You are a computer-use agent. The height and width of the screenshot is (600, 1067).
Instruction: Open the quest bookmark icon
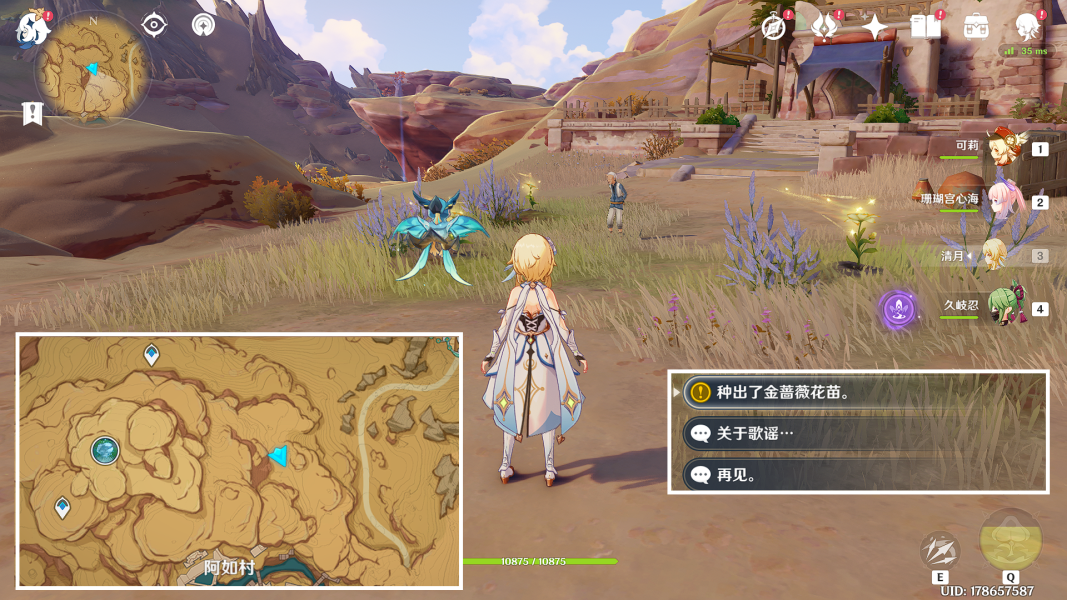click(x=33, y=114)
